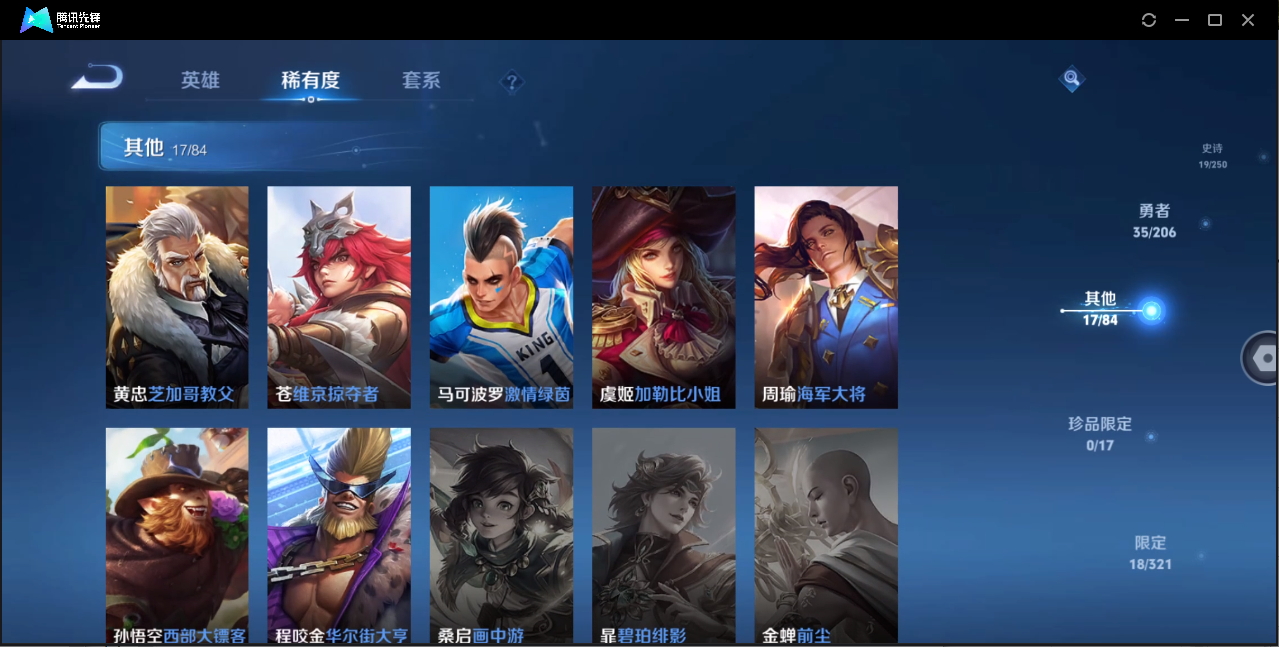View the 周瑜 海军大将 skin card
The width and height of the screenshot is (1279, 647).
pos(826,297)
